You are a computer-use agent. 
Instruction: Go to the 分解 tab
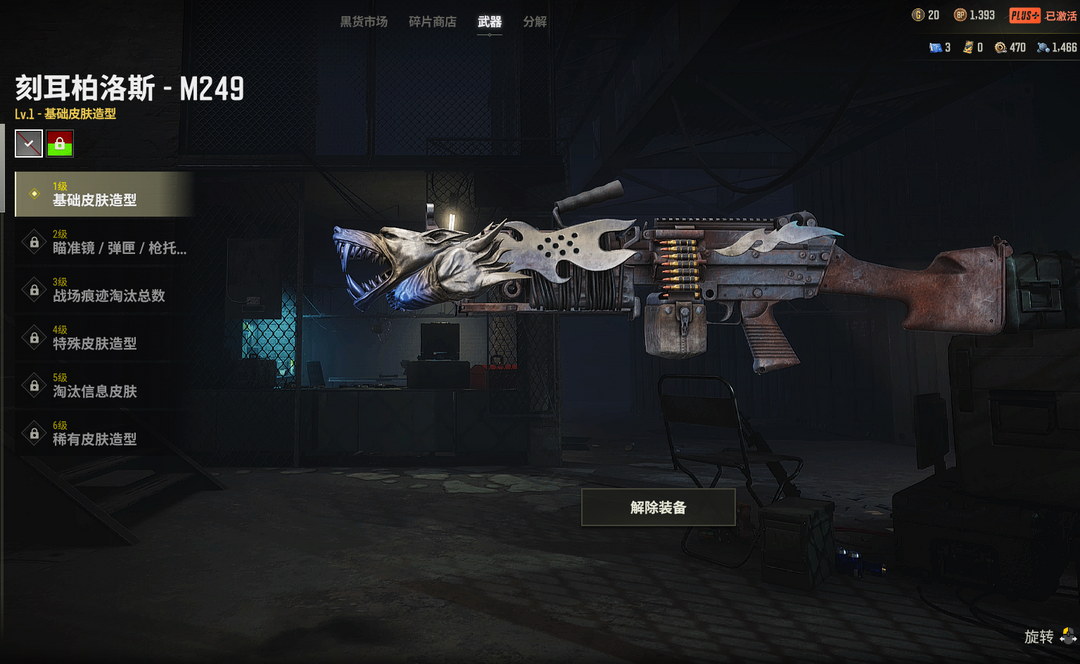[x=535, y=21]
